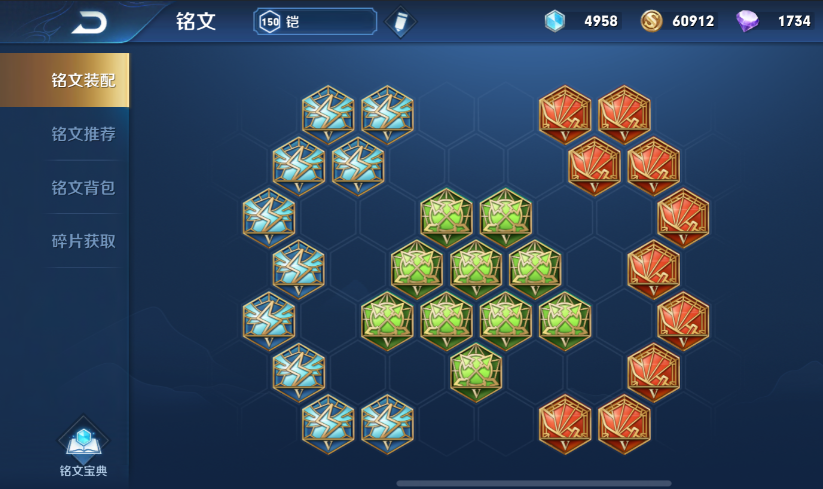Click the gold coin currency icon

651,20
